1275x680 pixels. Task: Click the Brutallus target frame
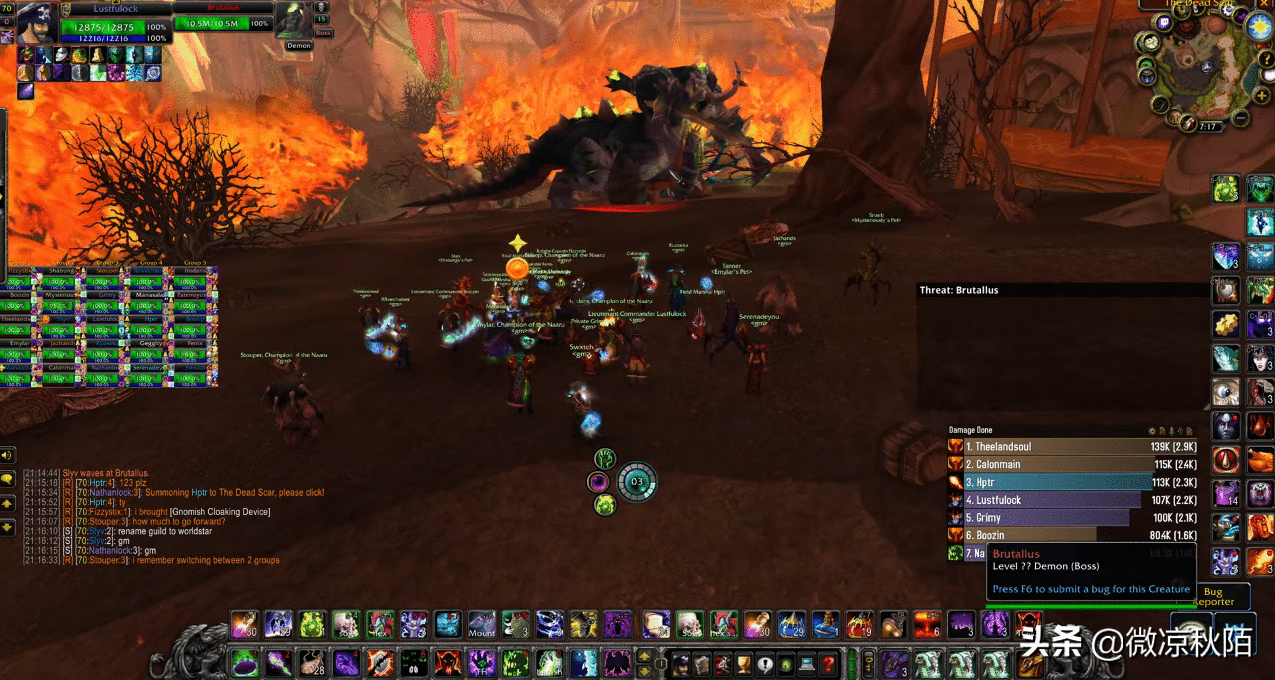pyautogui.click(x=223, y=23)
